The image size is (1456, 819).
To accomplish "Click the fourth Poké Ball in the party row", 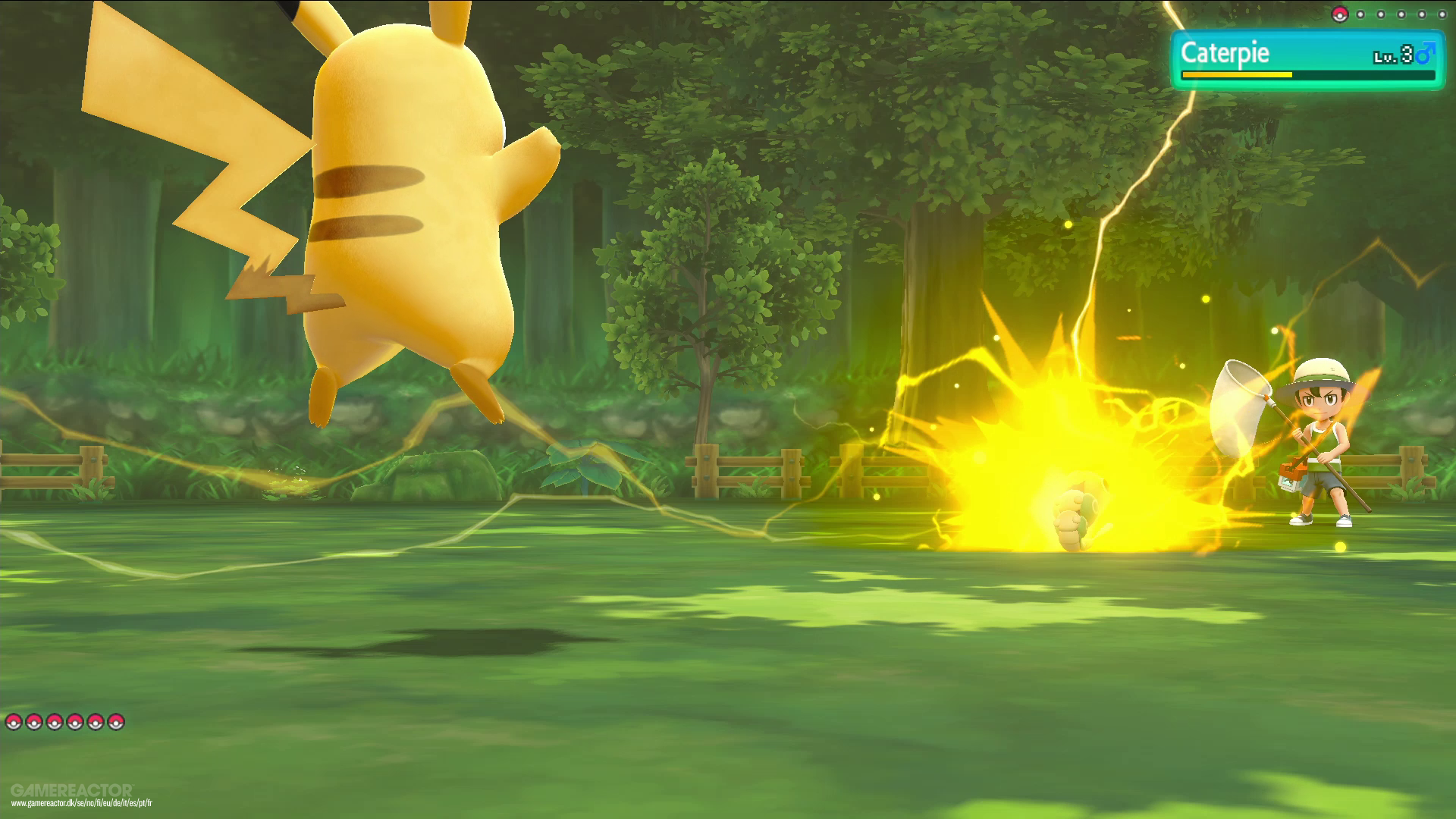I will pyautogui.click(x=75, y=723).
